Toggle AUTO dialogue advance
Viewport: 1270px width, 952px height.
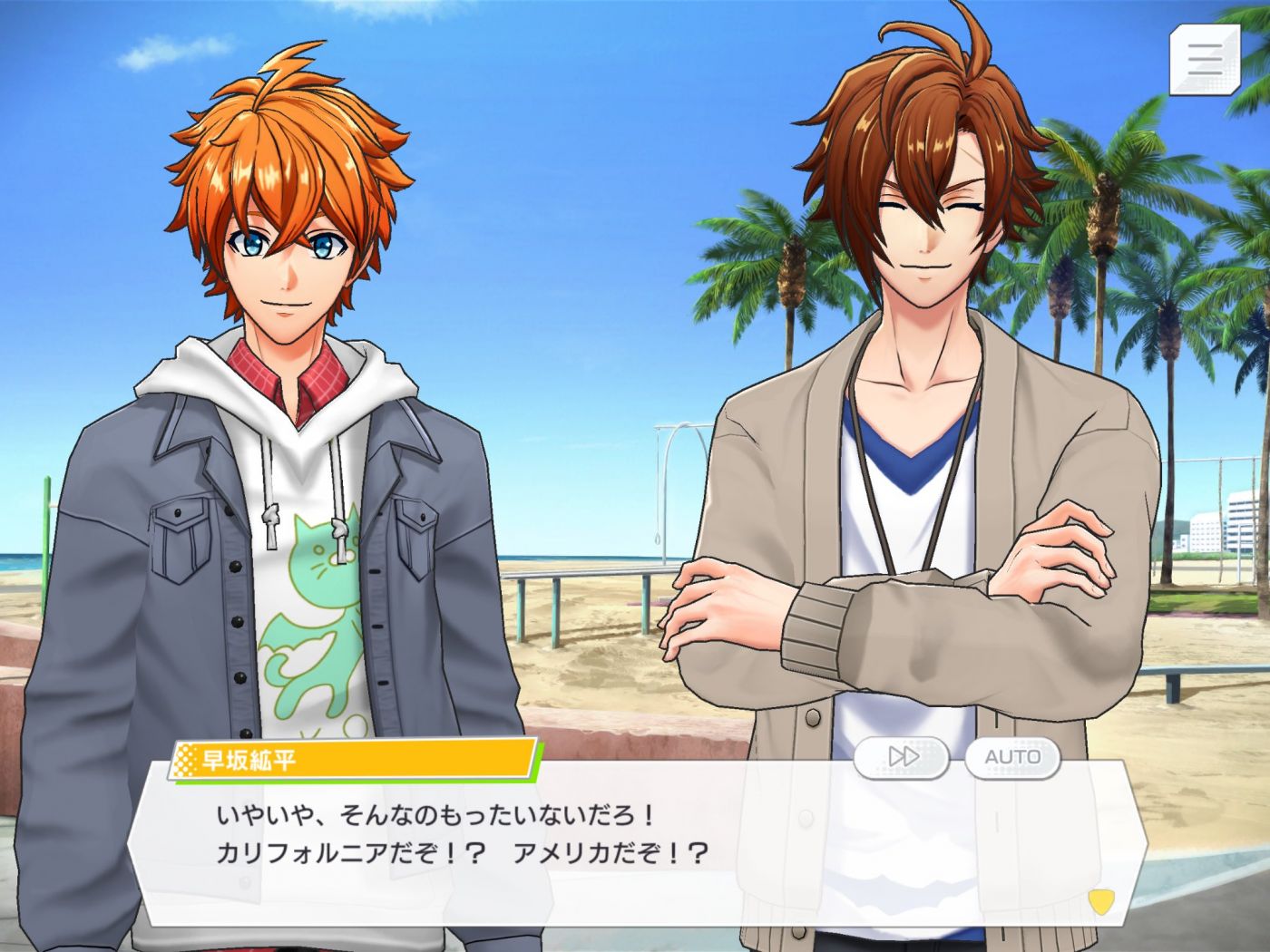click(1012, 757)
